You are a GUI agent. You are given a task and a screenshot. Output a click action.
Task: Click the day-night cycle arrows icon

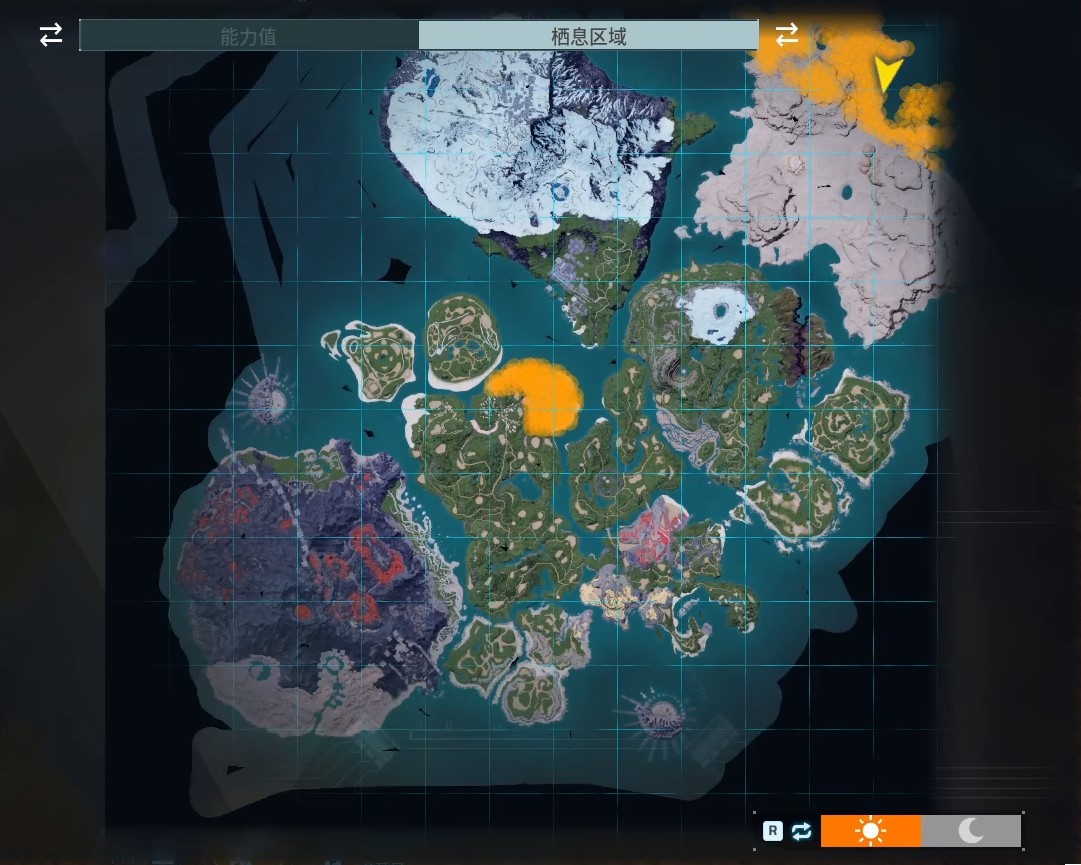tap(801, 831)
